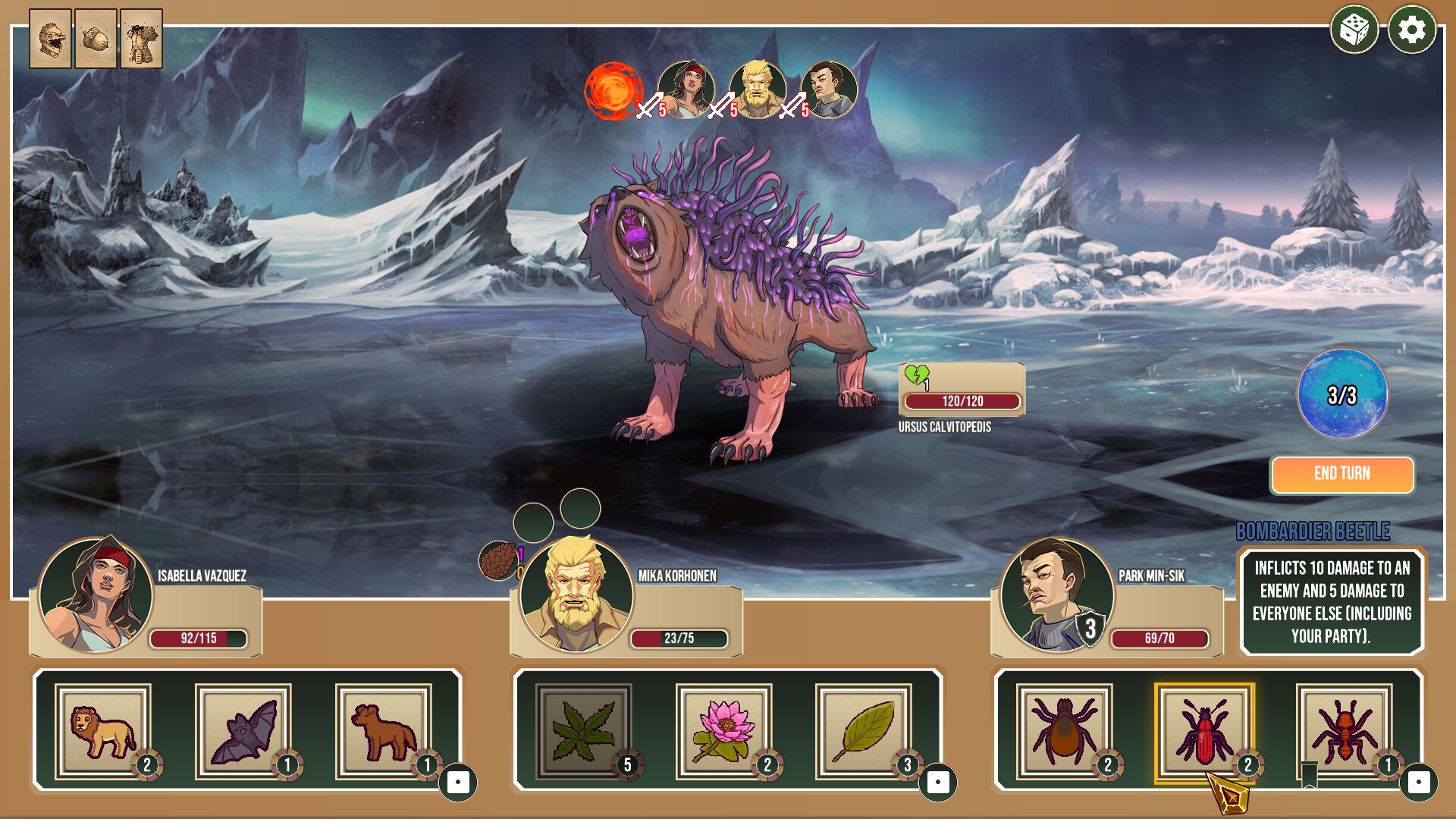1456x819 pixels.
Task: Select the helmet relic icon
Action: pyautogui.click(x=50, y=39)
